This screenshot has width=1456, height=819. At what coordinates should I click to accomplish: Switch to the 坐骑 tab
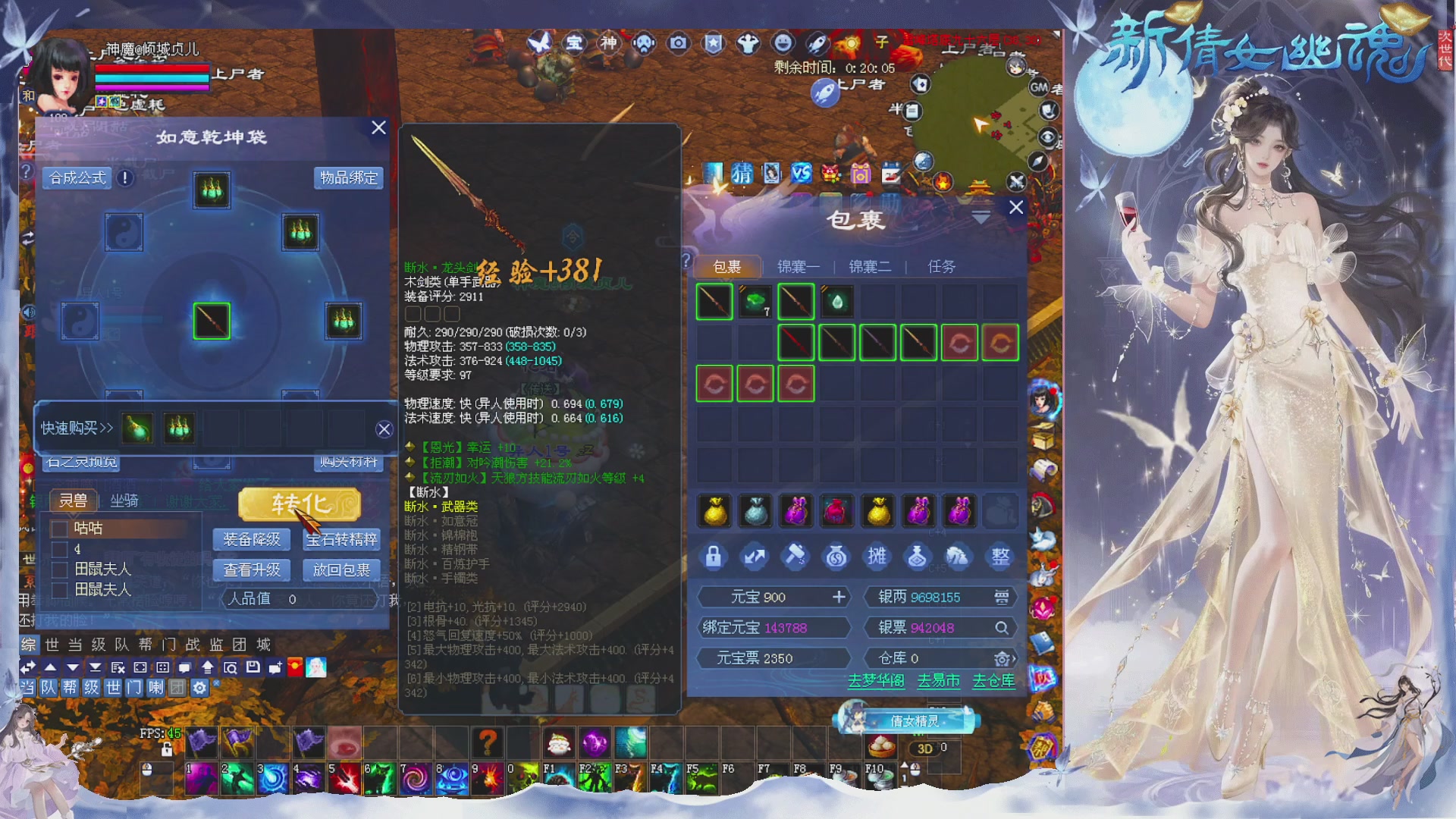click(125, 501)
